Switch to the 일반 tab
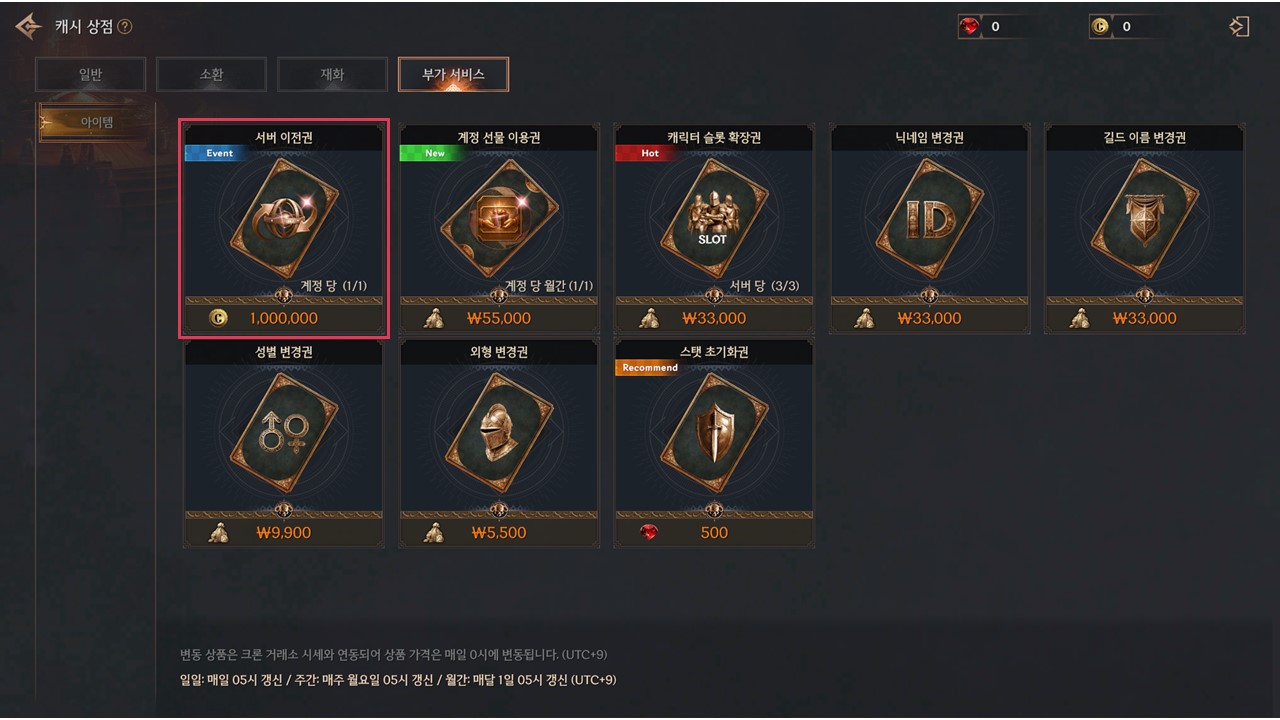Viewport: 1280px width, 720px height. pyautogui.click(x=91, y=74)
